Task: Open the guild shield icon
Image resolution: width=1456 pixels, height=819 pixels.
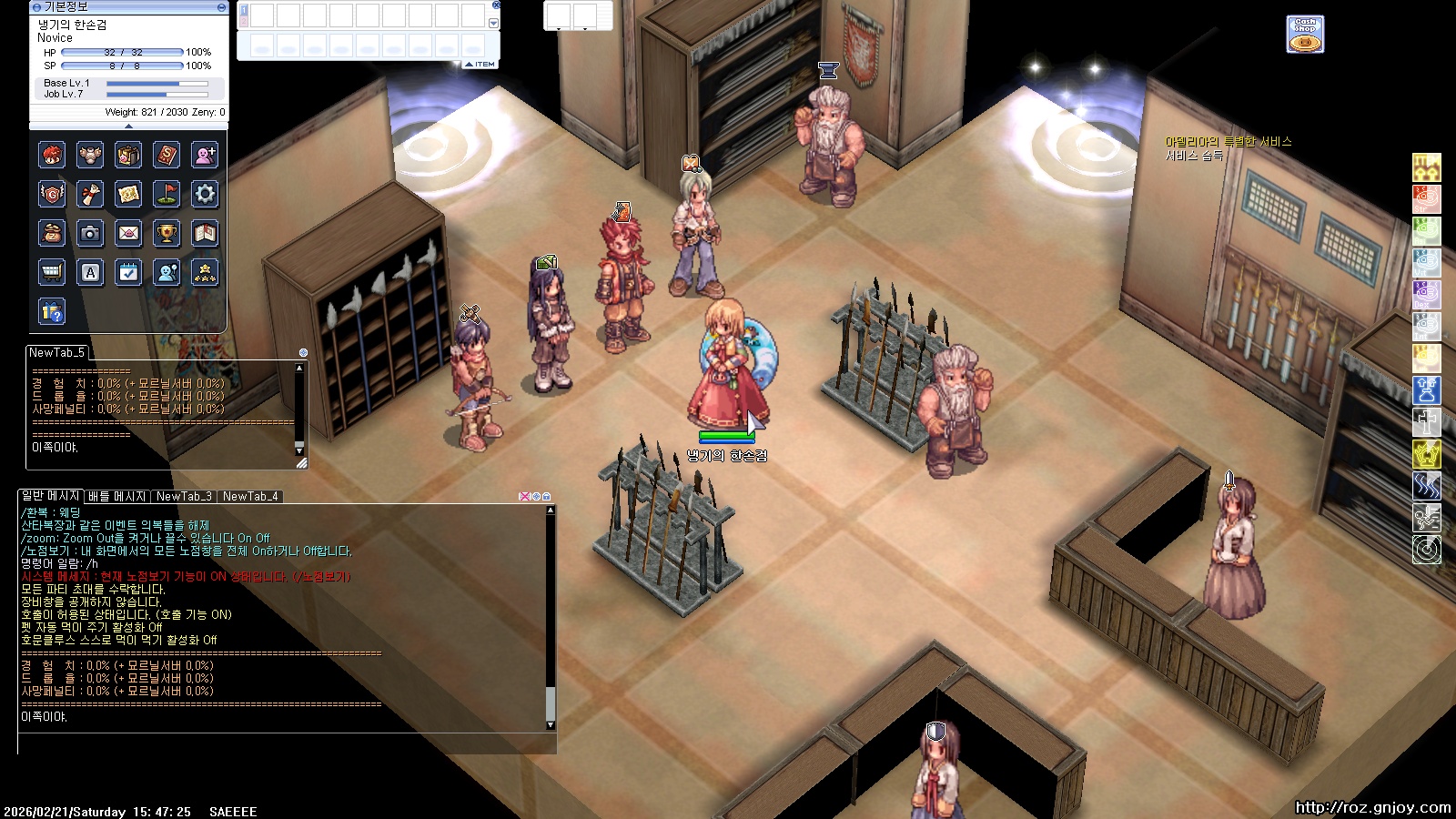Action: (52, 194)
